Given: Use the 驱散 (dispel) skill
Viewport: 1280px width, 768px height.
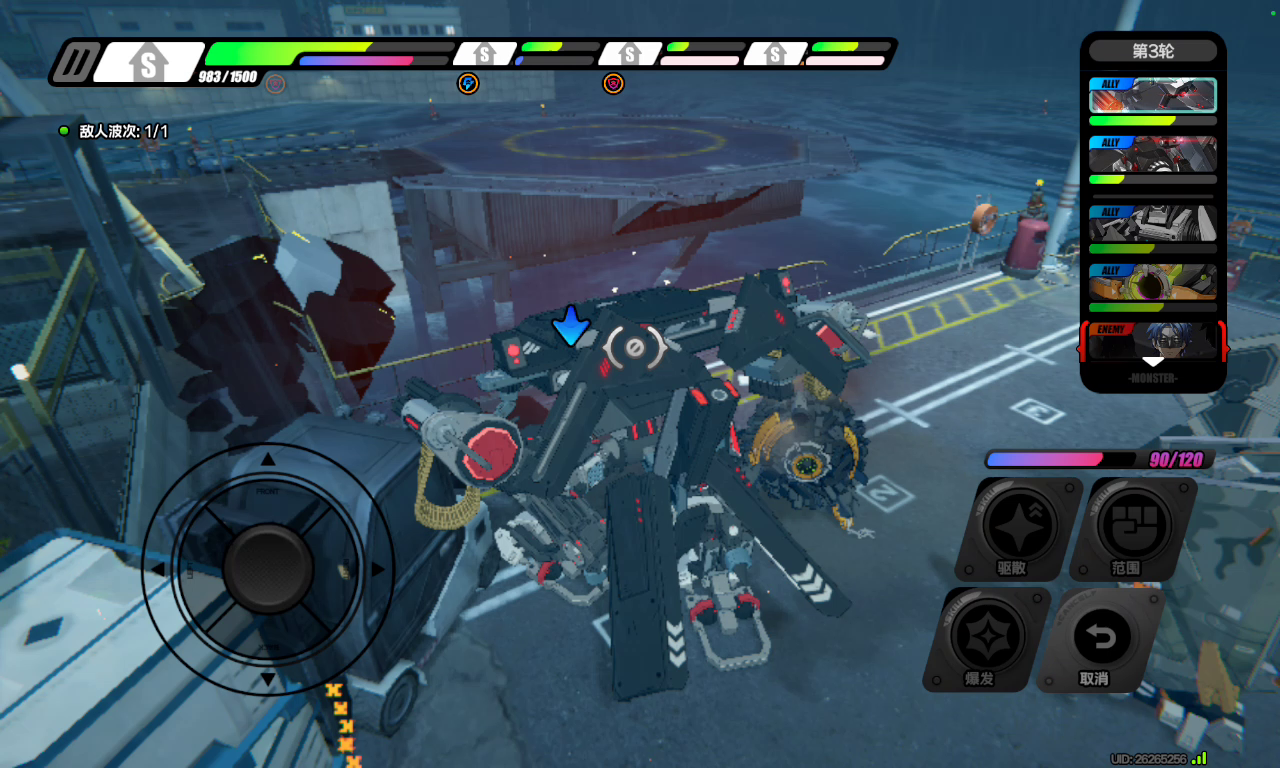Looking at the screenshot, I should point(1018,527).
